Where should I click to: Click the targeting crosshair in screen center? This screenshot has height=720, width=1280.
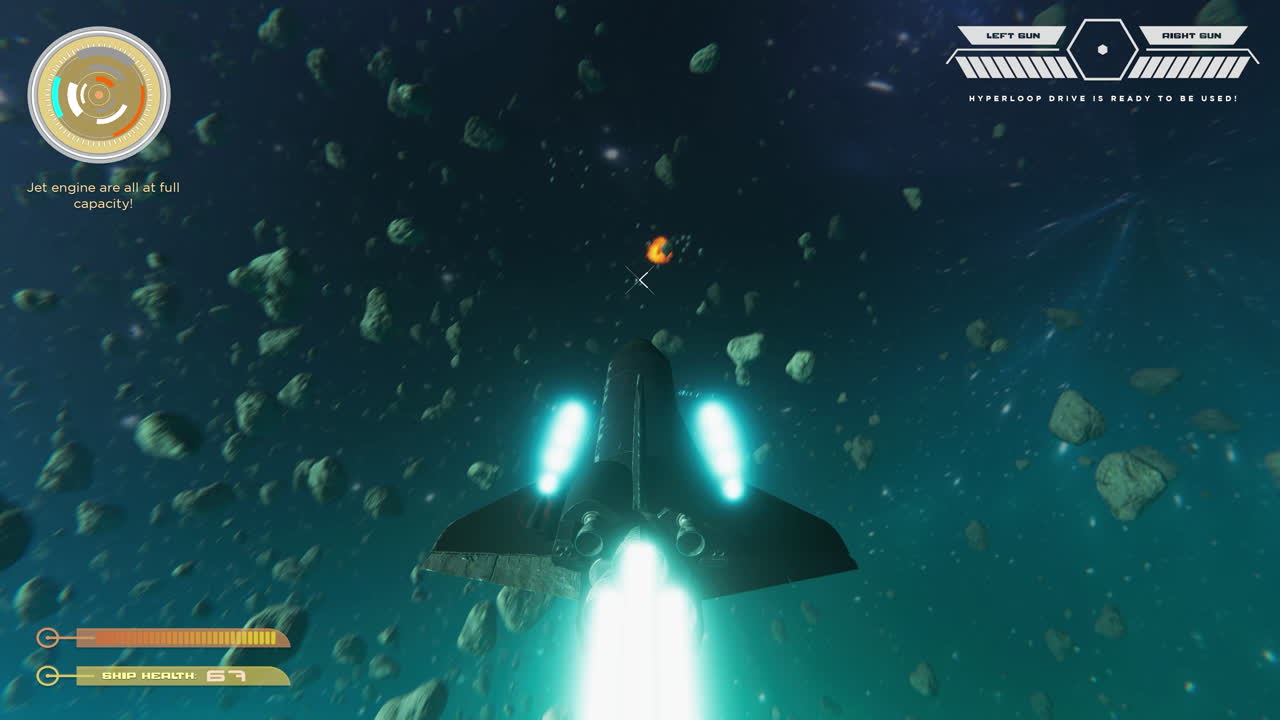click(x=640, y=278)
